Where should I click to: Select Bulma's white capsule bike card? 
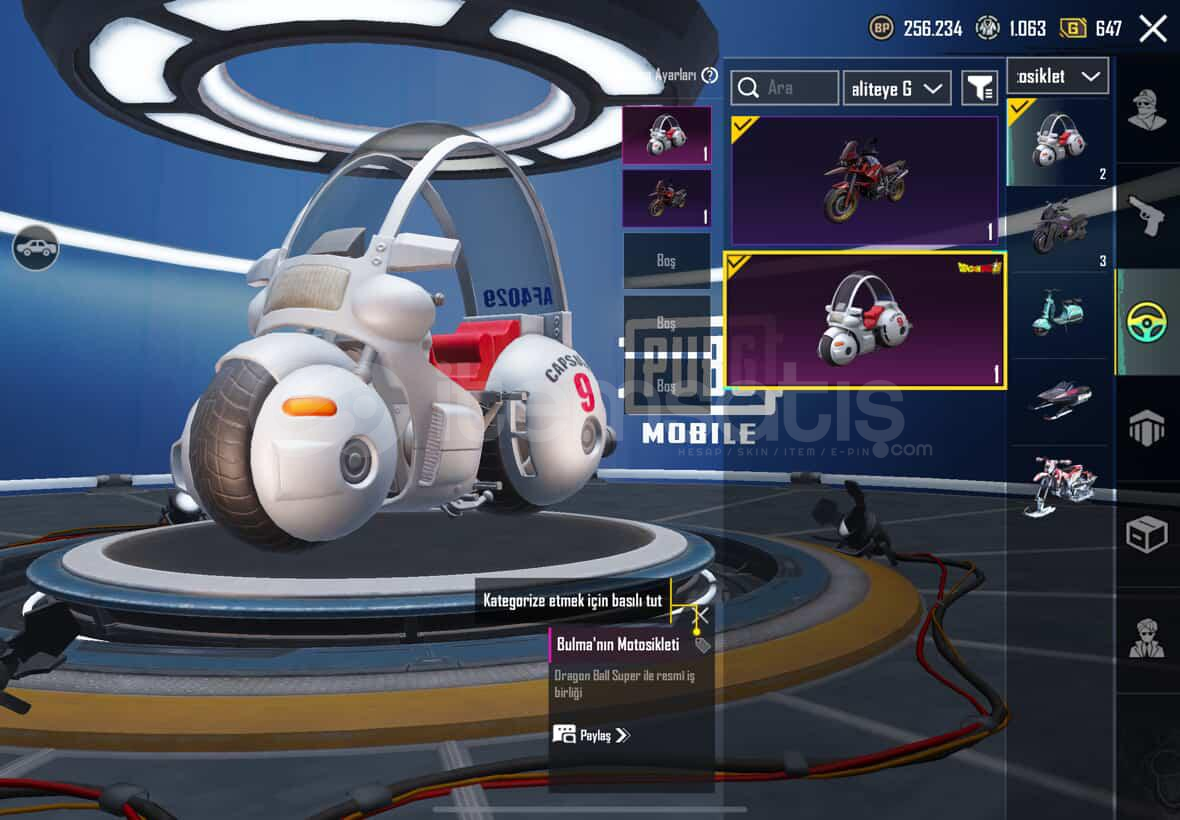(865, 320)
